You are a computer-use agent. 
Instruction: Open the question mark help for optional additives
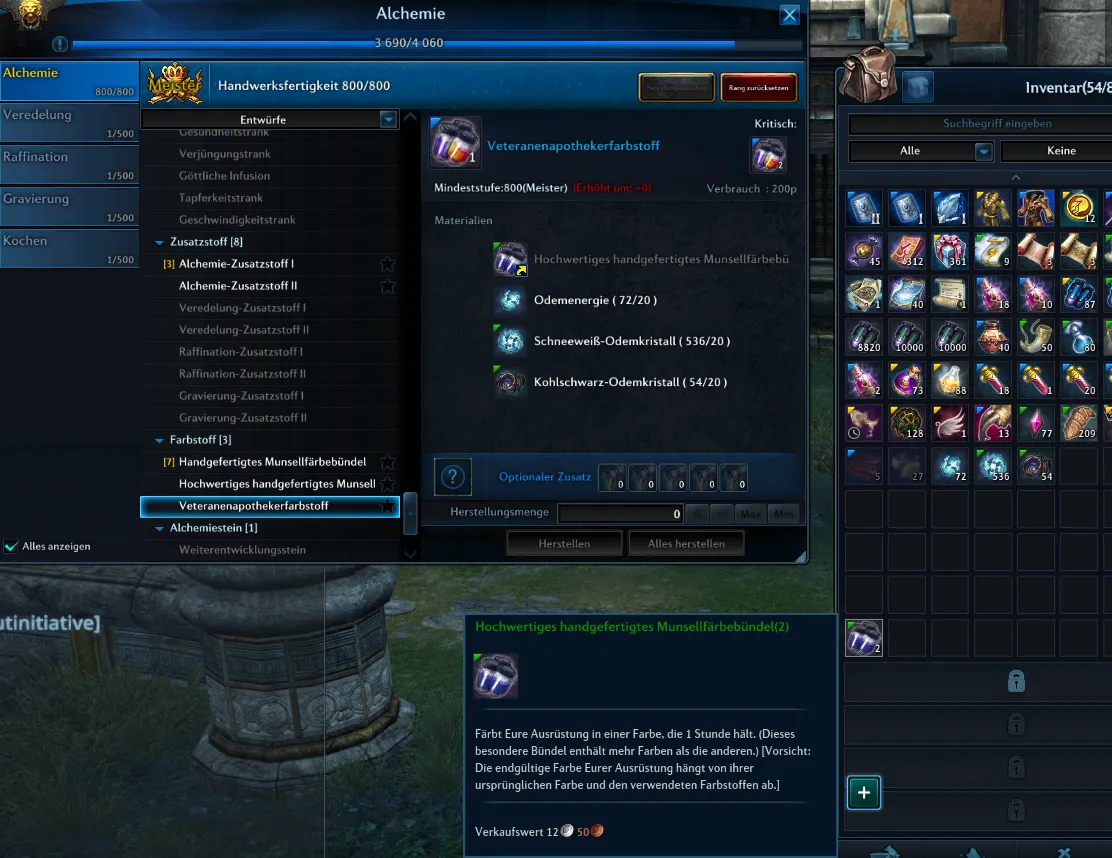tap(453, 477)
